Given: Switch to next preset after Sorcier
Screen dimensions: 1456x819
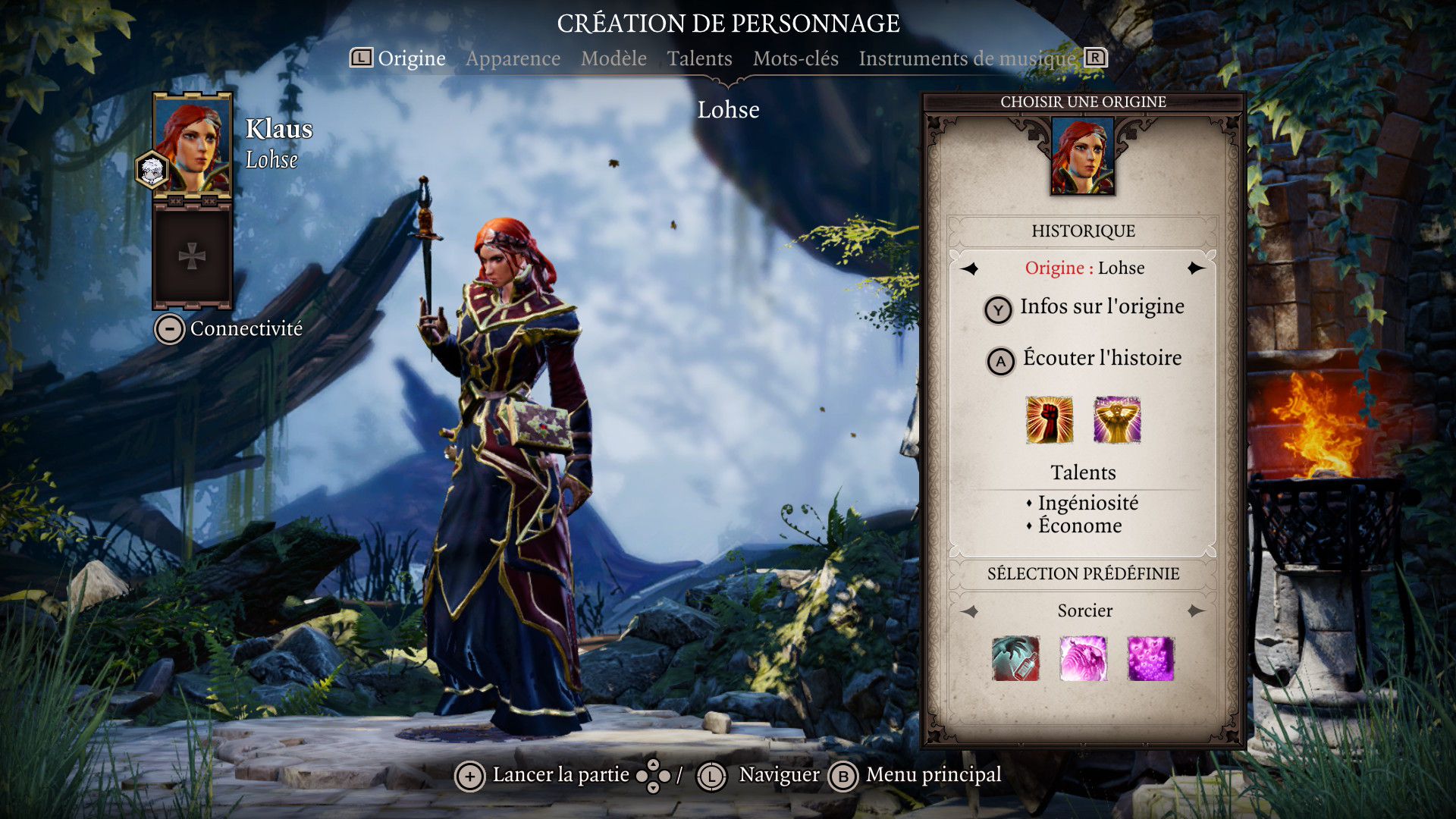Looking at the screenshot, I should pyautogui.click(x=1196, y=611).
